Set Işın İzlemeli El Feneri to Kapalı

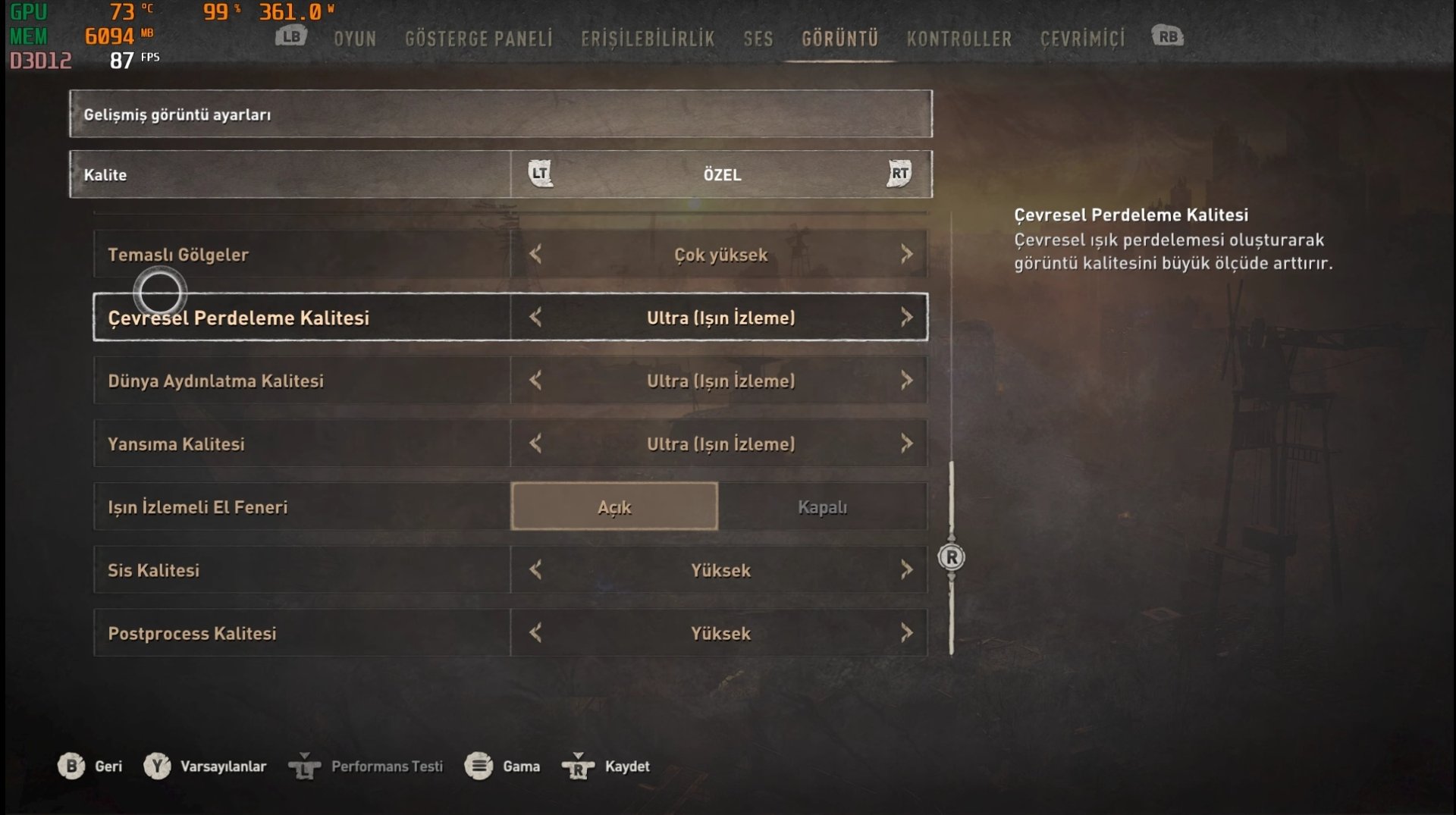(x=822, y=506)
